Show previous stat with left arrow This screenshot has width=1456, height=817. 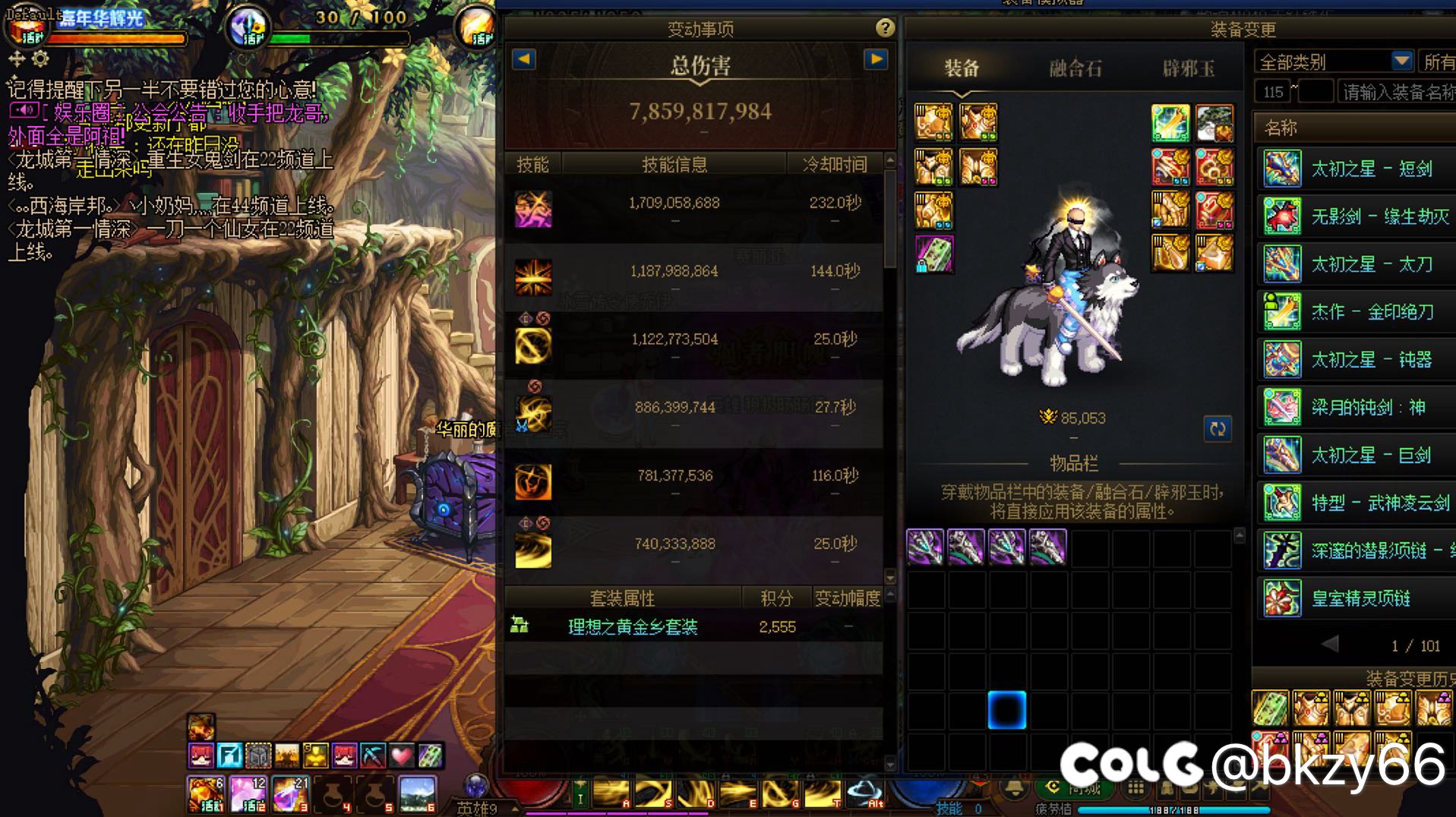point(524,59)
